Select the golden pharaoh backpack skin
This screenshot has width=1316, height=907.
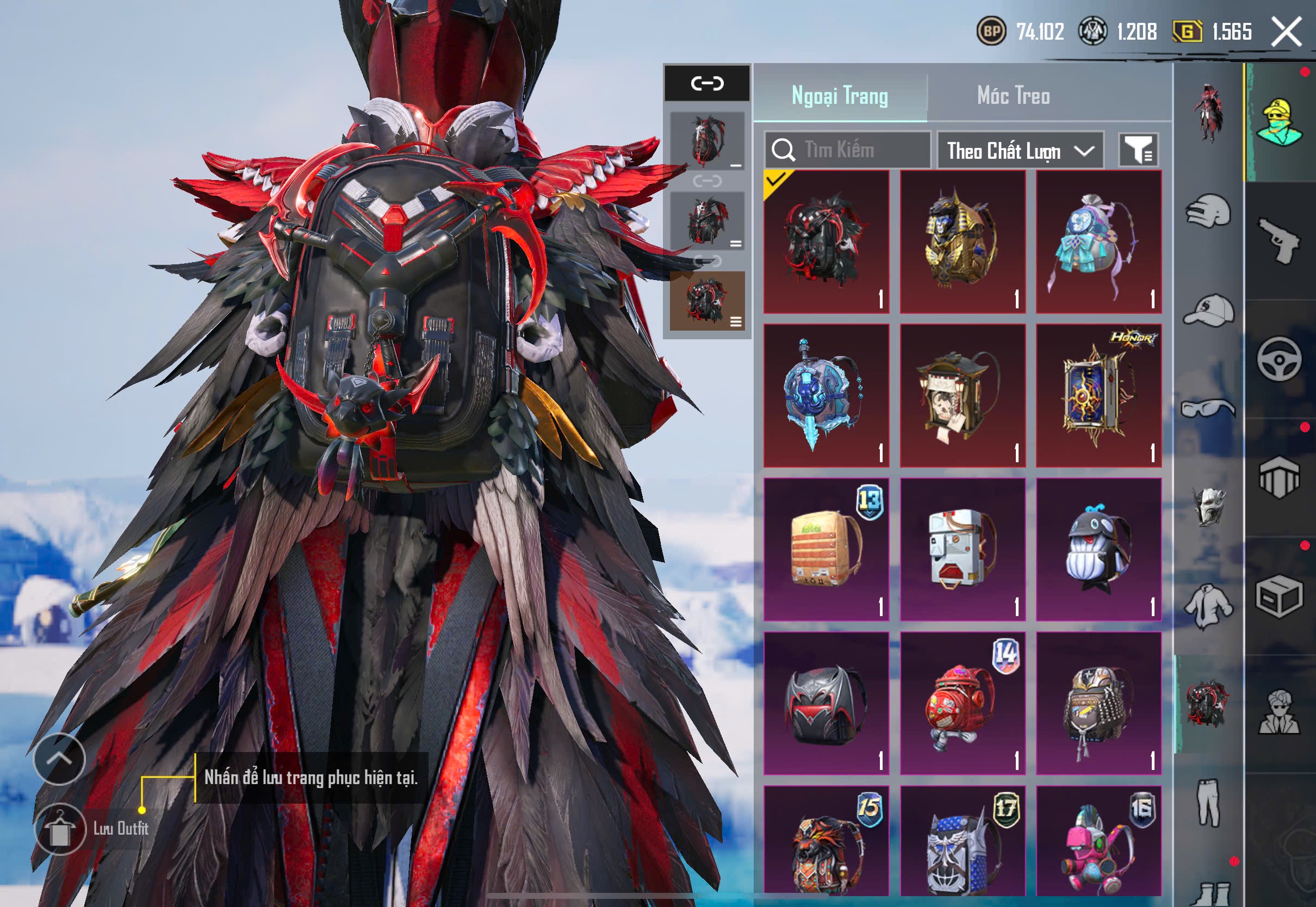coord(963,241)
